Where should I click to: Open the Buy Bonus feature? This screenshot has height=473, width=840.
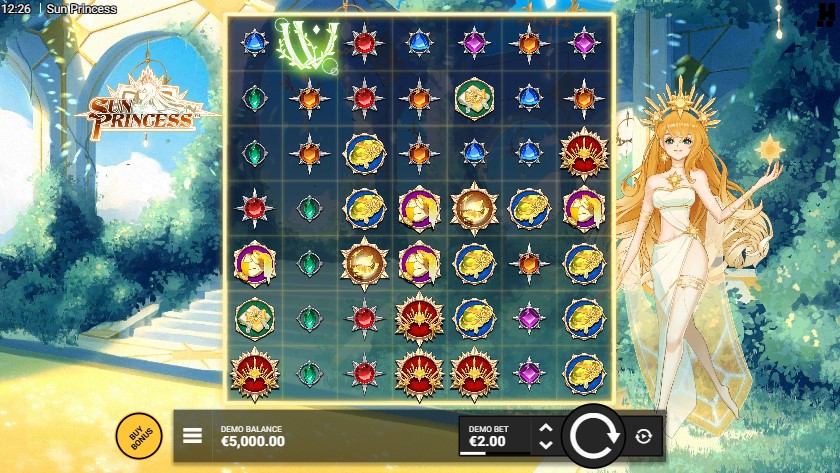pos(139,436)
